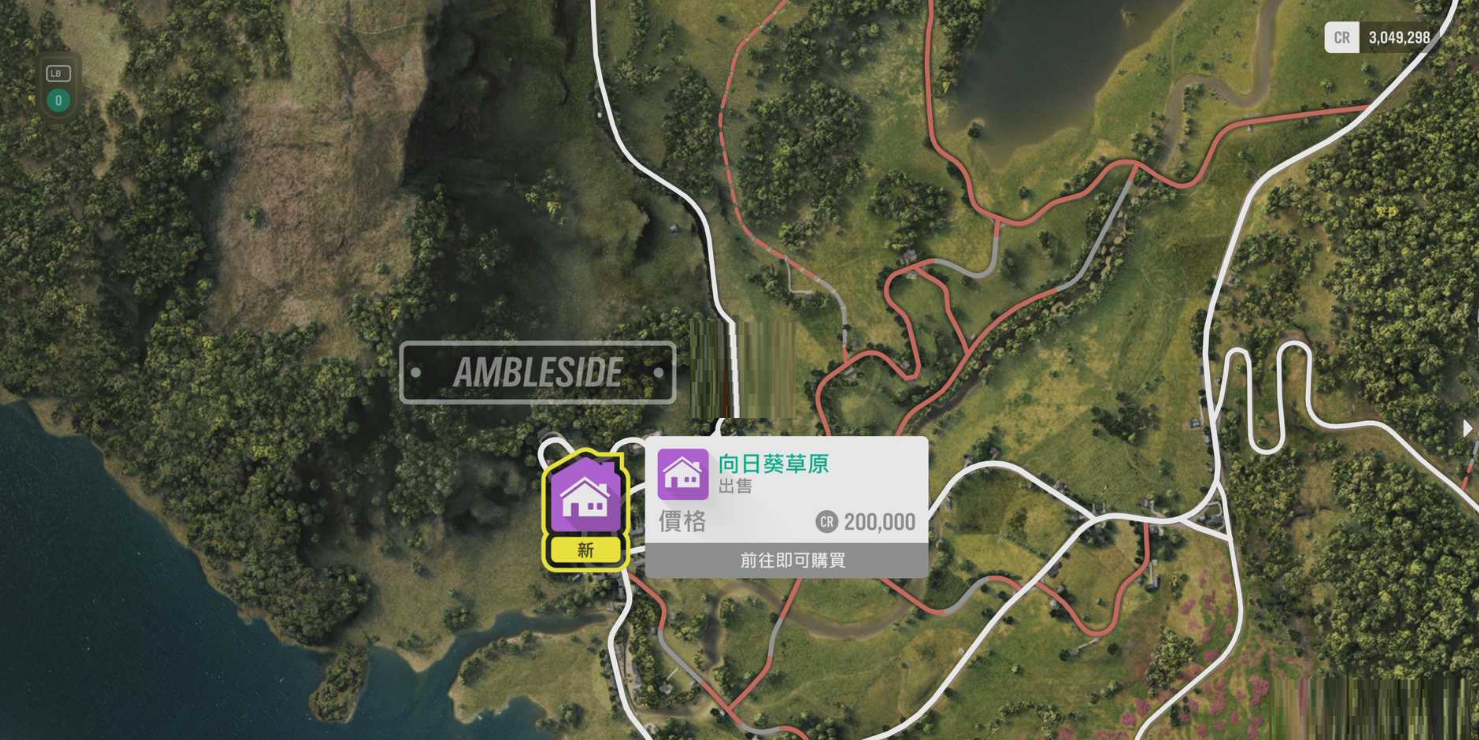Click the CR badge in the credits display
The height and width of the screenshot is (740, 1479).
1341,38
